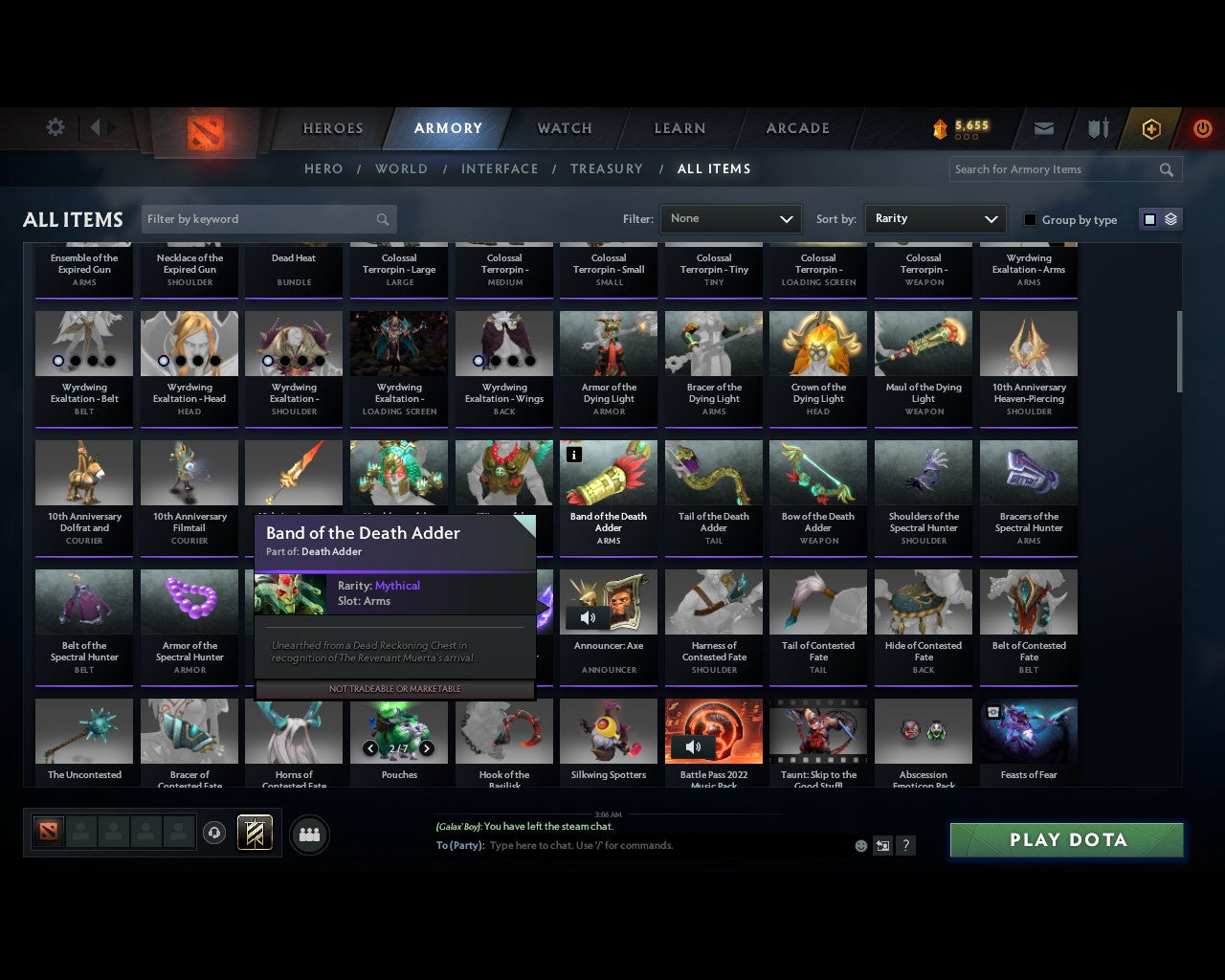The image size is (1225, 980).
Task: Click the emoticon smiley in the chat bar
Action: point(859,846)
